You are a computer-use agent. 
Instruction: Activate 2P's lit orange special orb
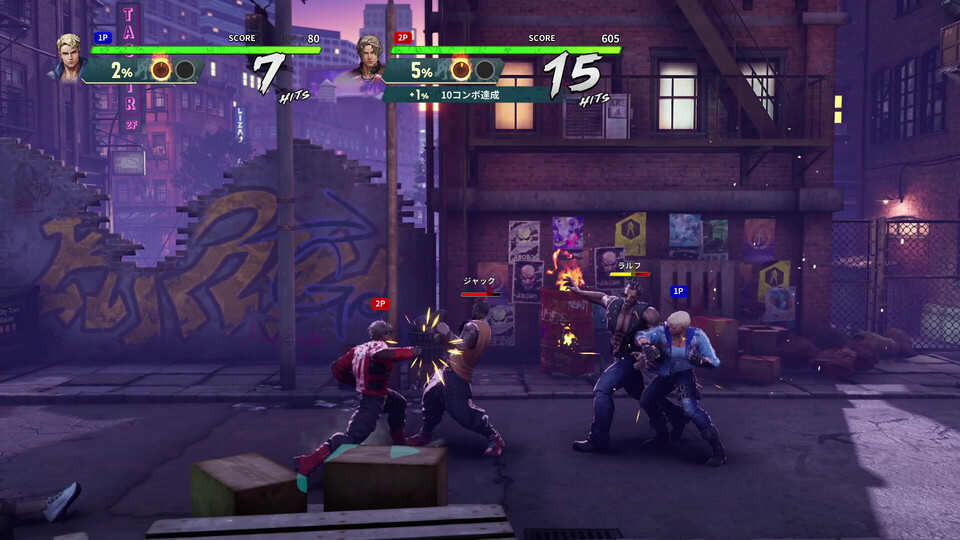point(461,70)
